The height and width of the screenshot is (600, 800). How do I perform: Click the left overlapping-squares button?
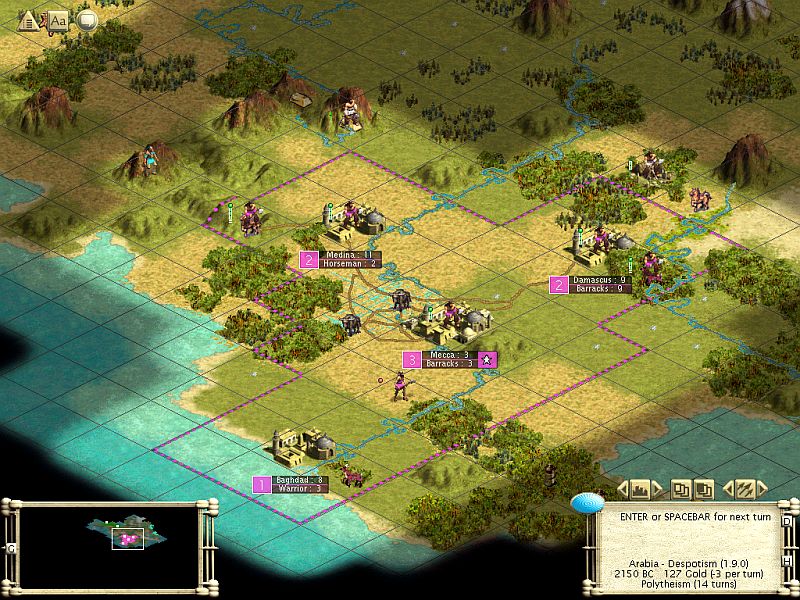[x=681, y=489]
